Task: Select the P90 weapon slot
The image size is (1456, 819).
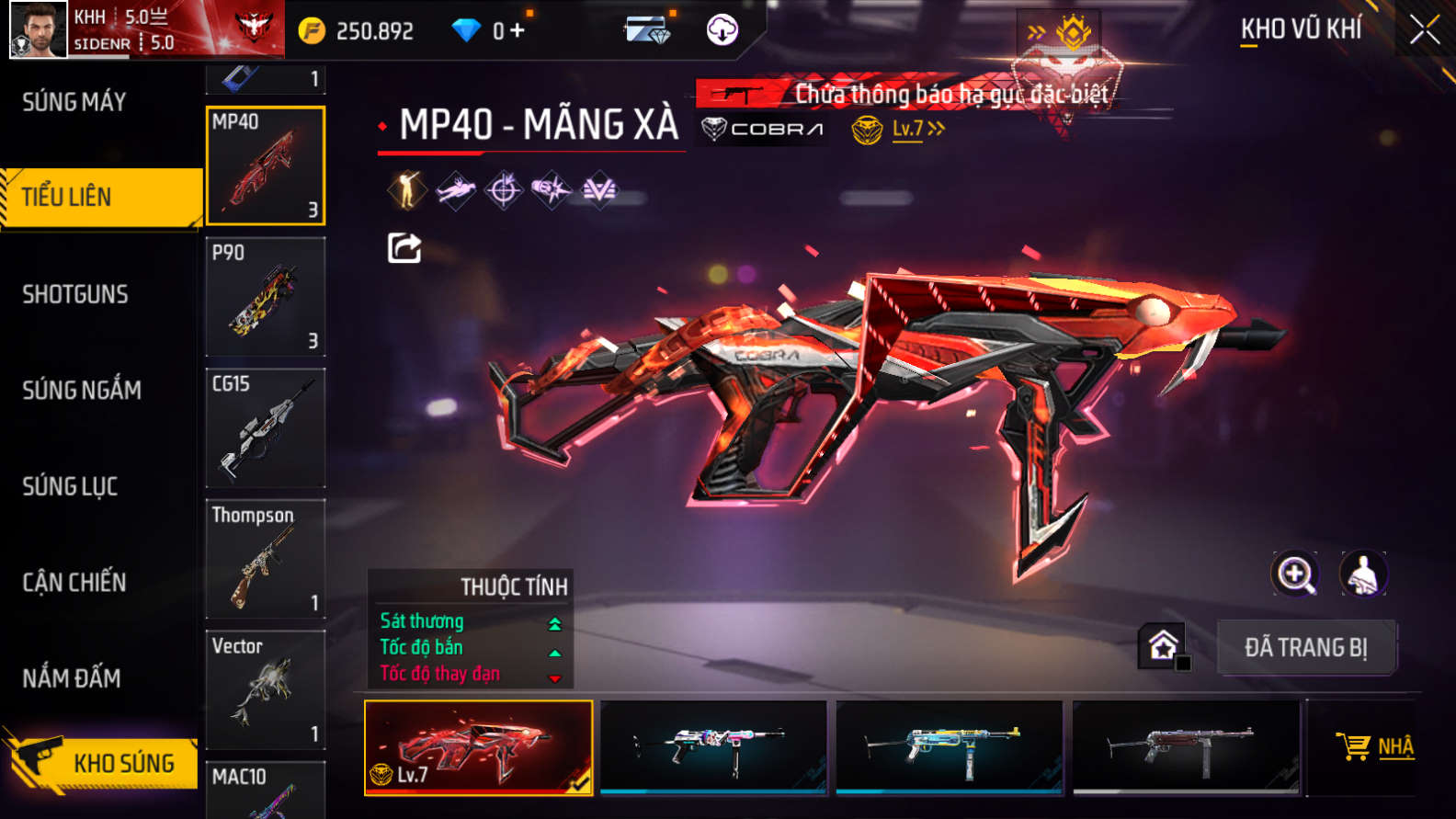Action: [266, 297]
